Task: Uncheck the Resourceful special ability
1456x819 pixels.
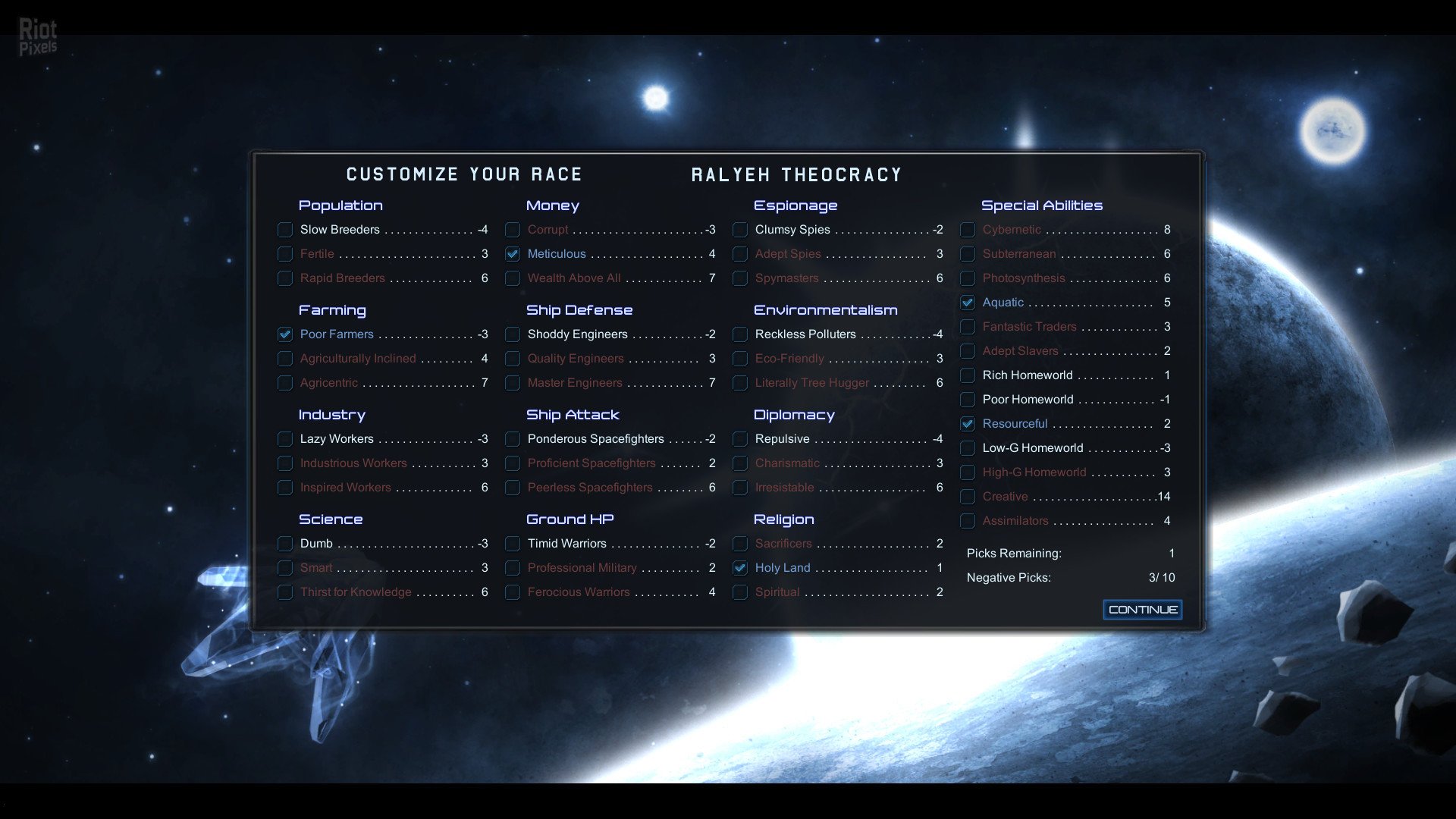Action: (x=968, y=424)
